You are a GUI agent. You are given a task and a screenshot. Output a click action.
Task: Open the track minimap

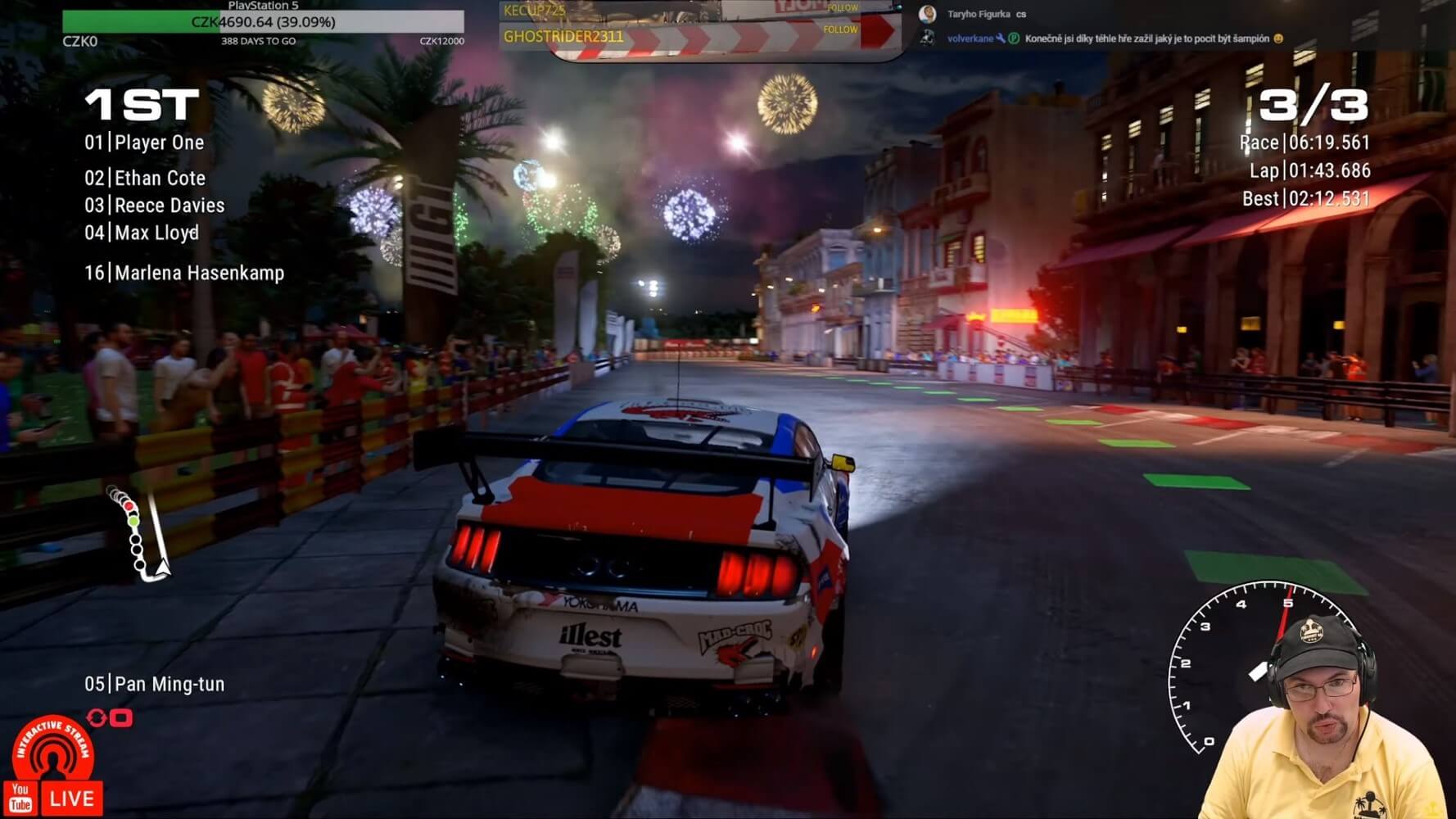(138, 534)
